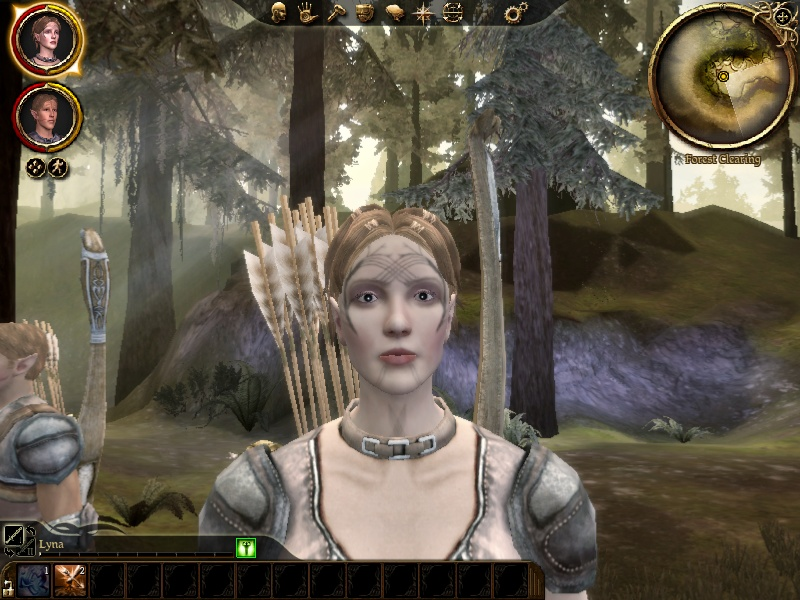Open the world map compass star icon

[424, 13]
